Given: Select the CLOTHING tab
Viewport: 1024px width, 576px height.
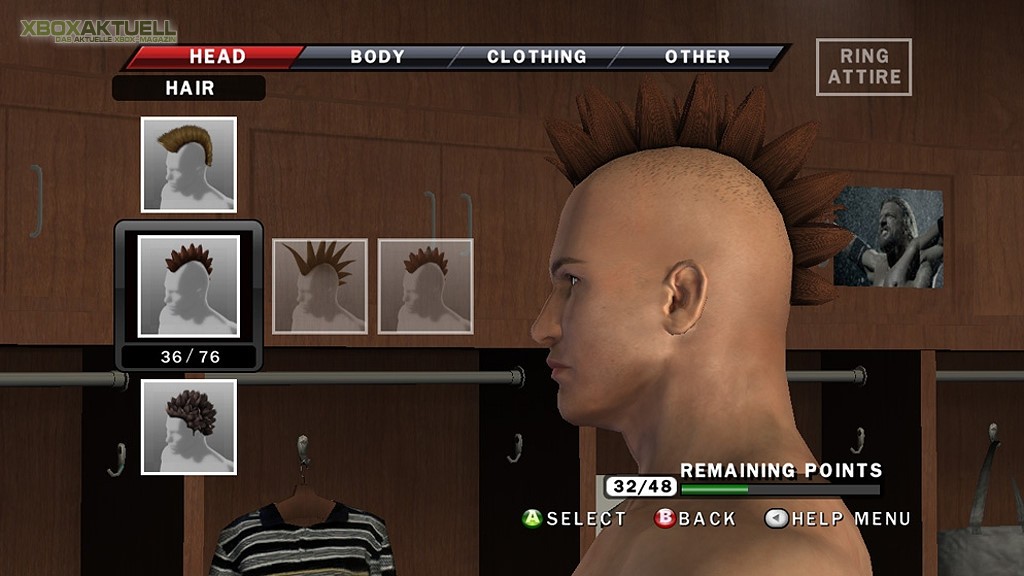Looking at the screenshot, I should (536, 57).
